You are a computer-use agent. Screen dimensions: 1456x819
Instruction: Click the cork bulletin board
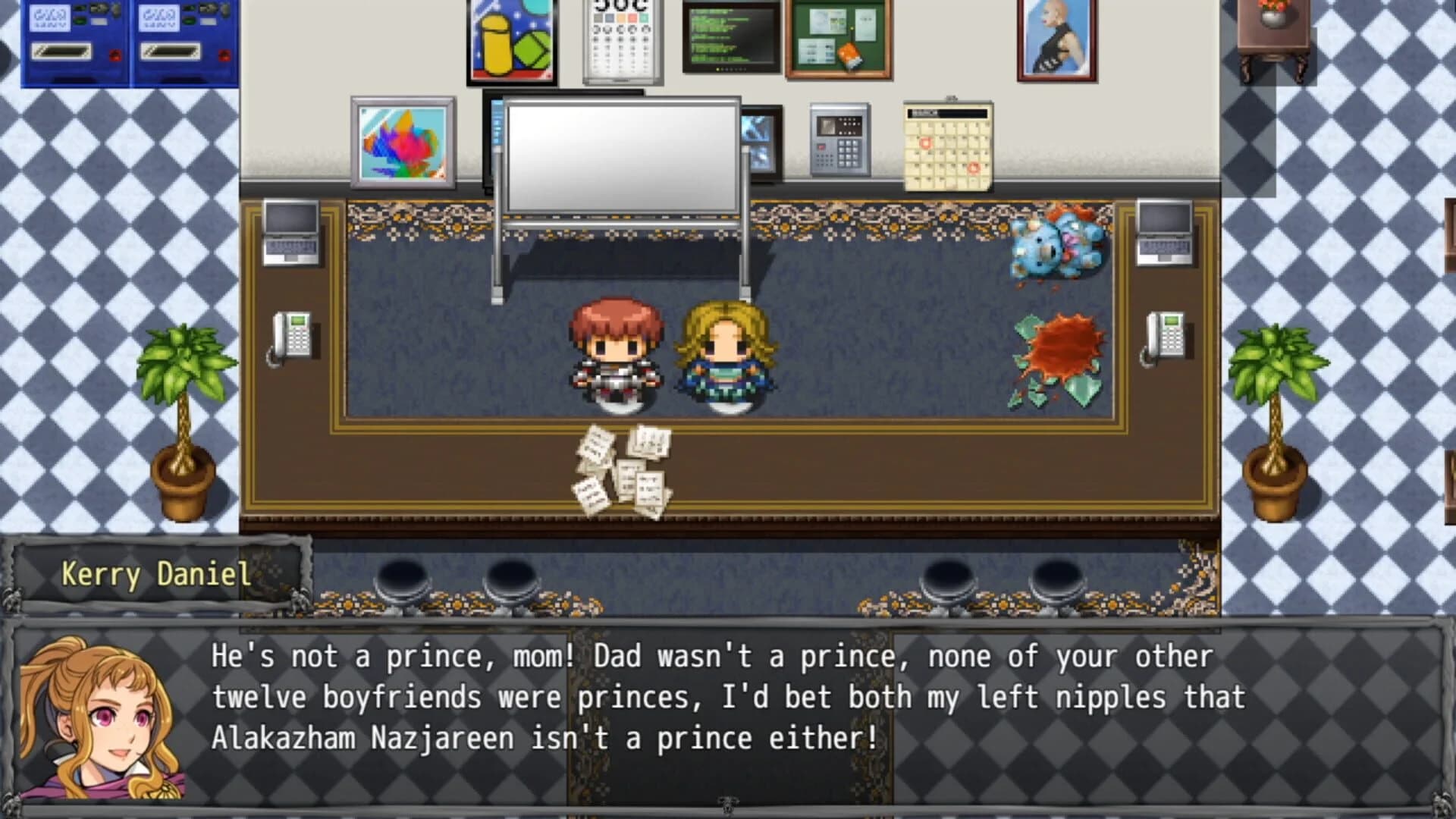coord(838,38)
